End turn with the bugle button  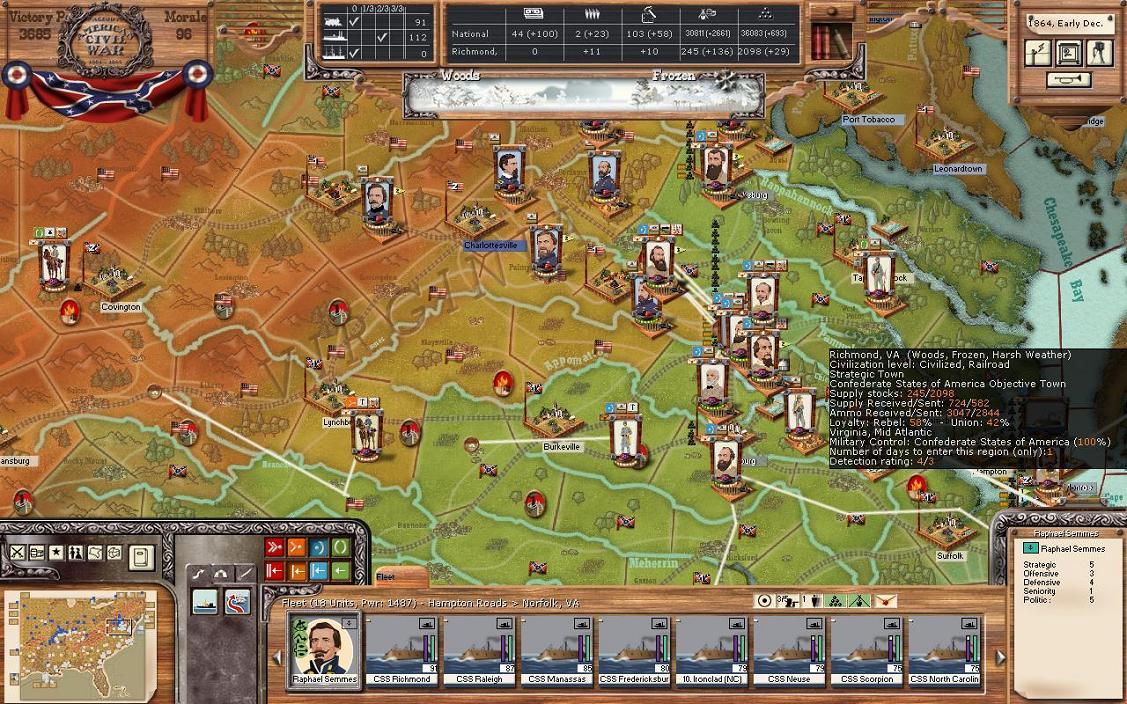pos(1069,80)
